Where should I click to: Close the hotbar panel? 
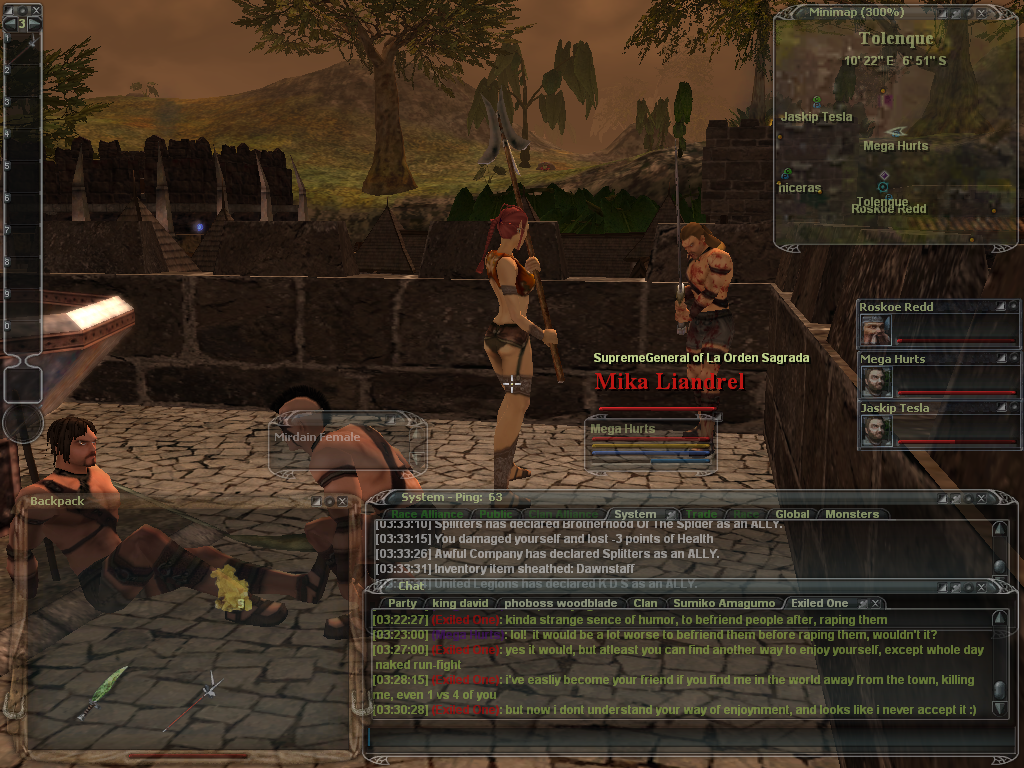click(x=36, y=10)
